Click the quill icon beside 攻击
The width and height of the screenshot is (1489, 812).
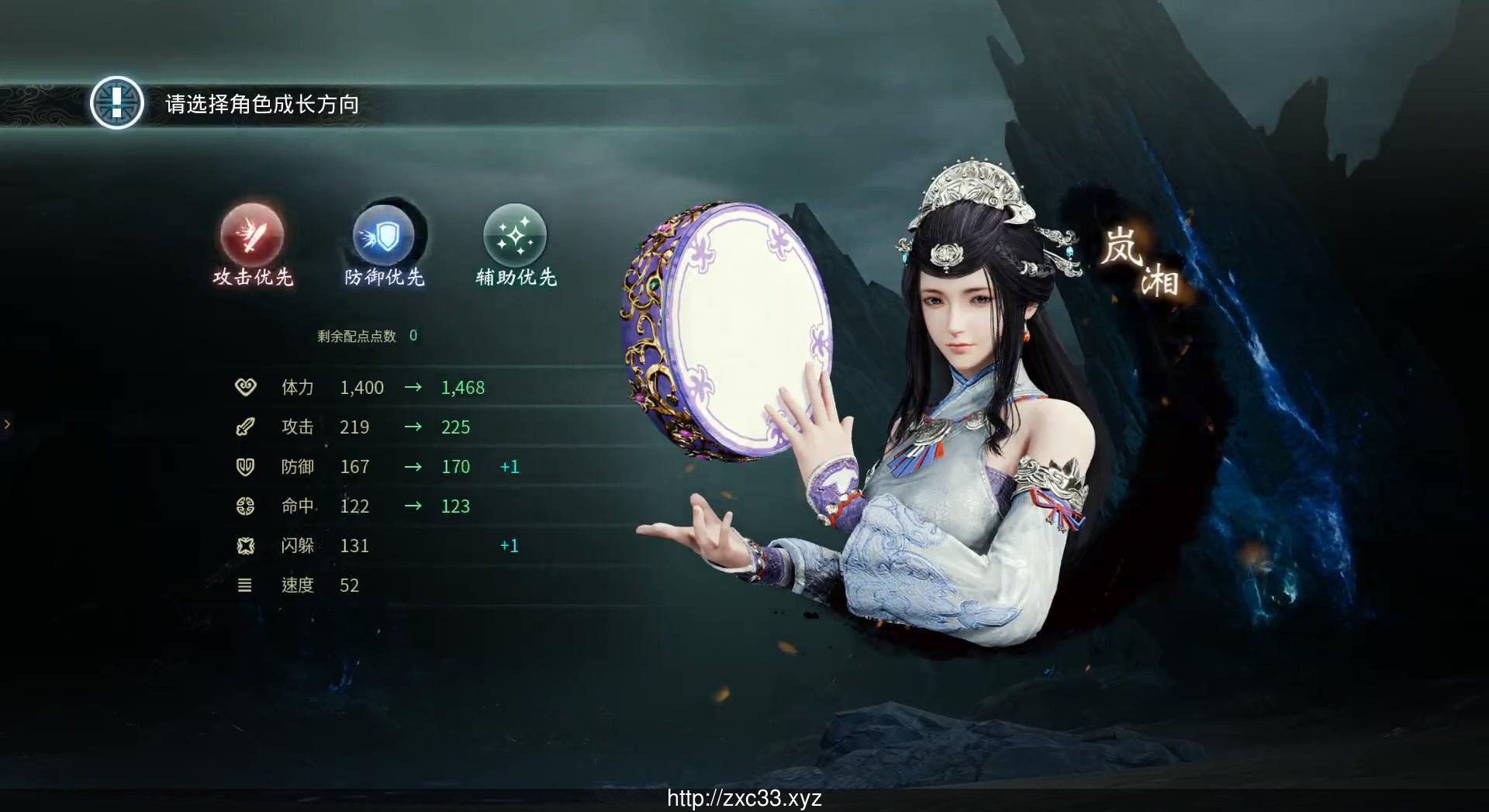[245, 427]
